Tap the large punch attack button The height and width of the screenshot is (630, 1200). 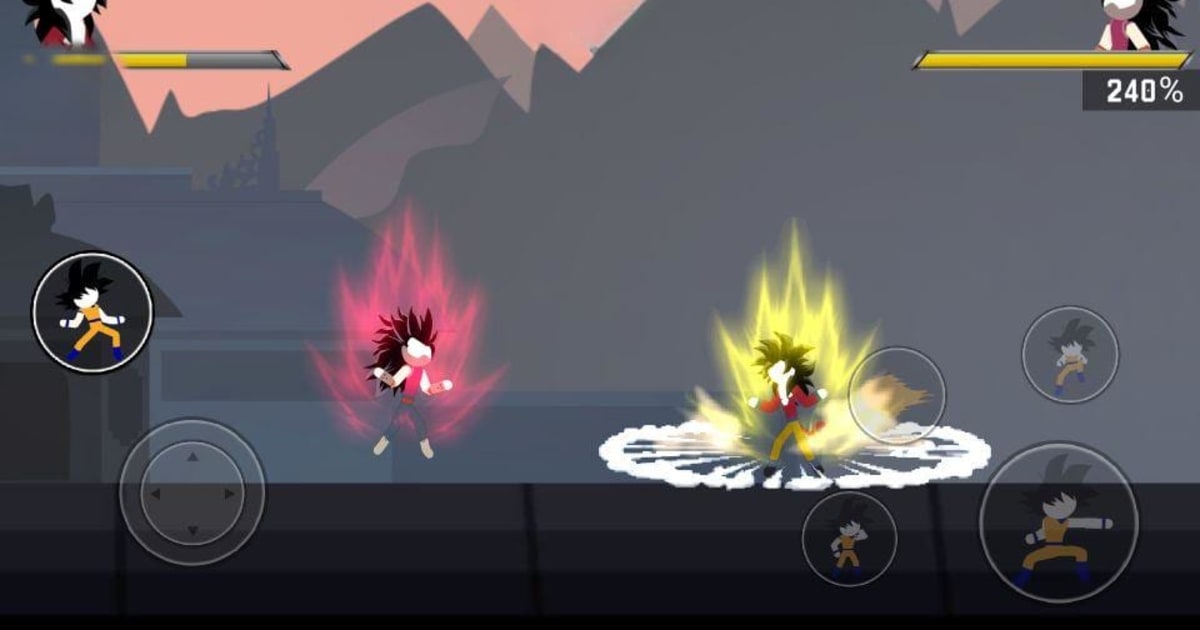pos(1058,522)
